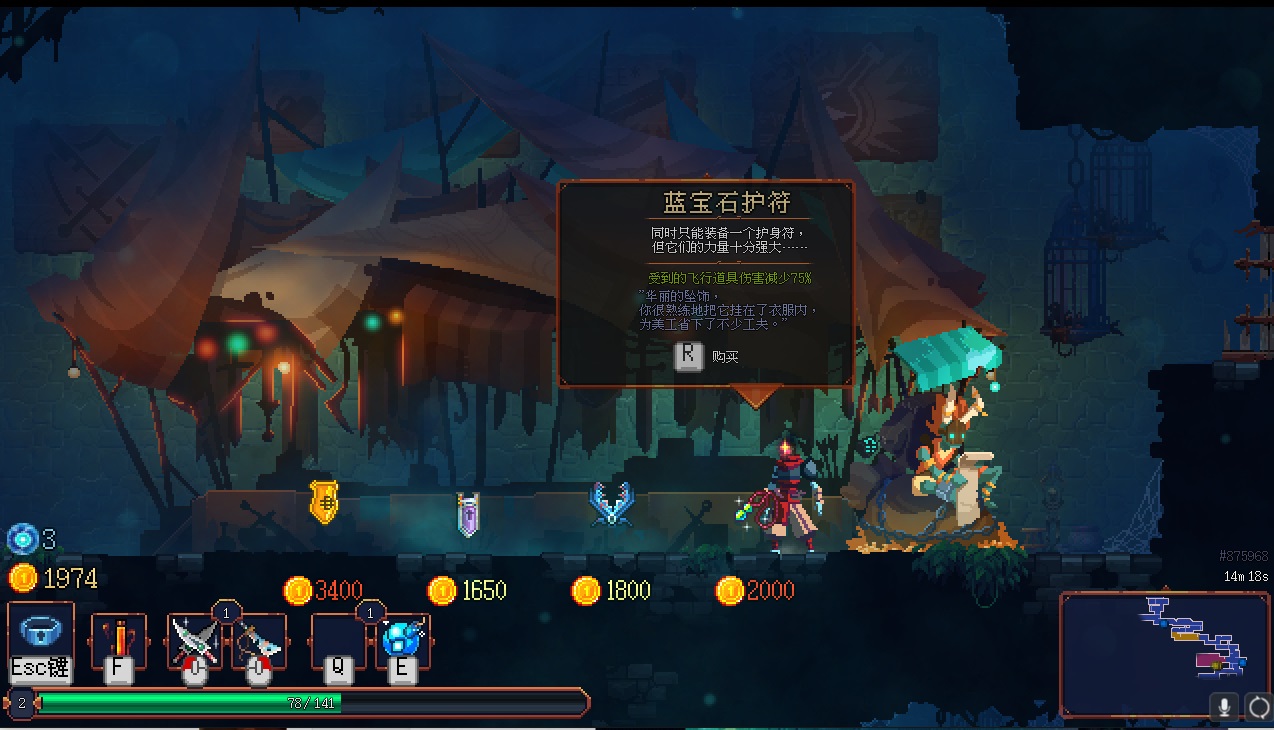The height and width of the screenshot is (730, 1274).
Task: Select the bow weapon slot
Action: pos(259,641)
